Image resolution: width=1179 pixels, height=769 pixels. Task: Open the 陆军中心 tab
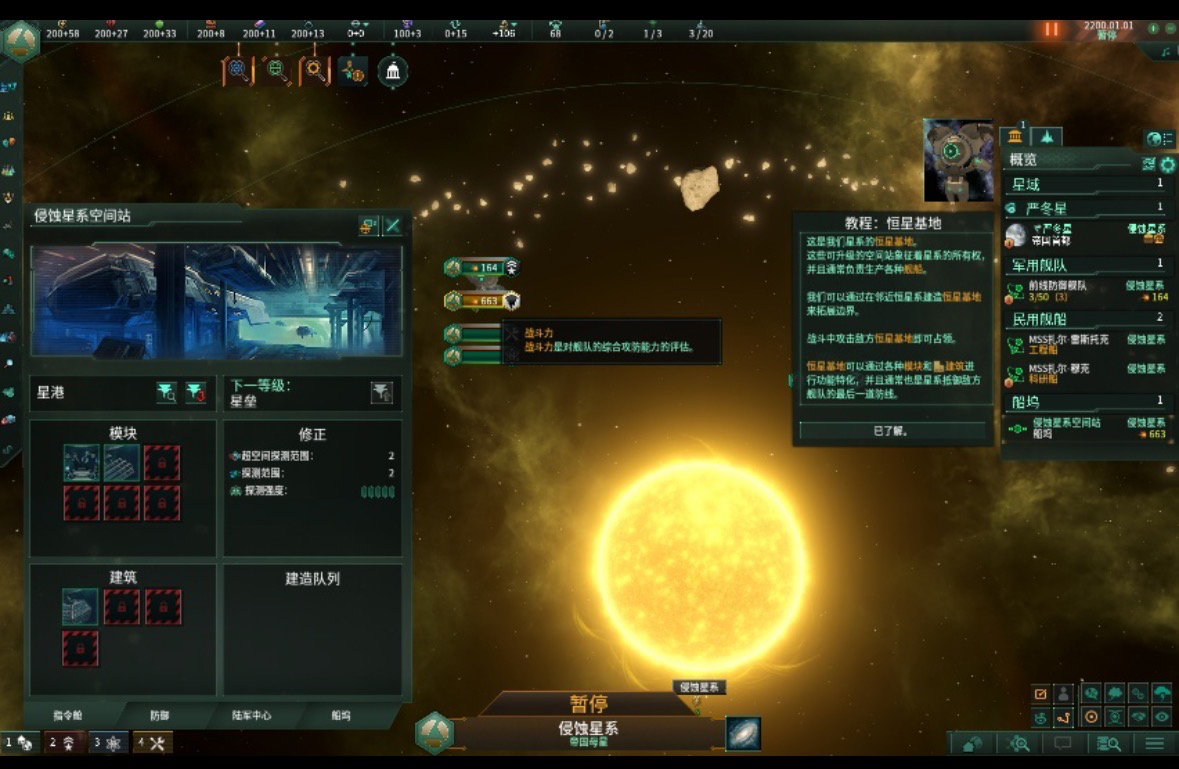click(x=252, y=716)
